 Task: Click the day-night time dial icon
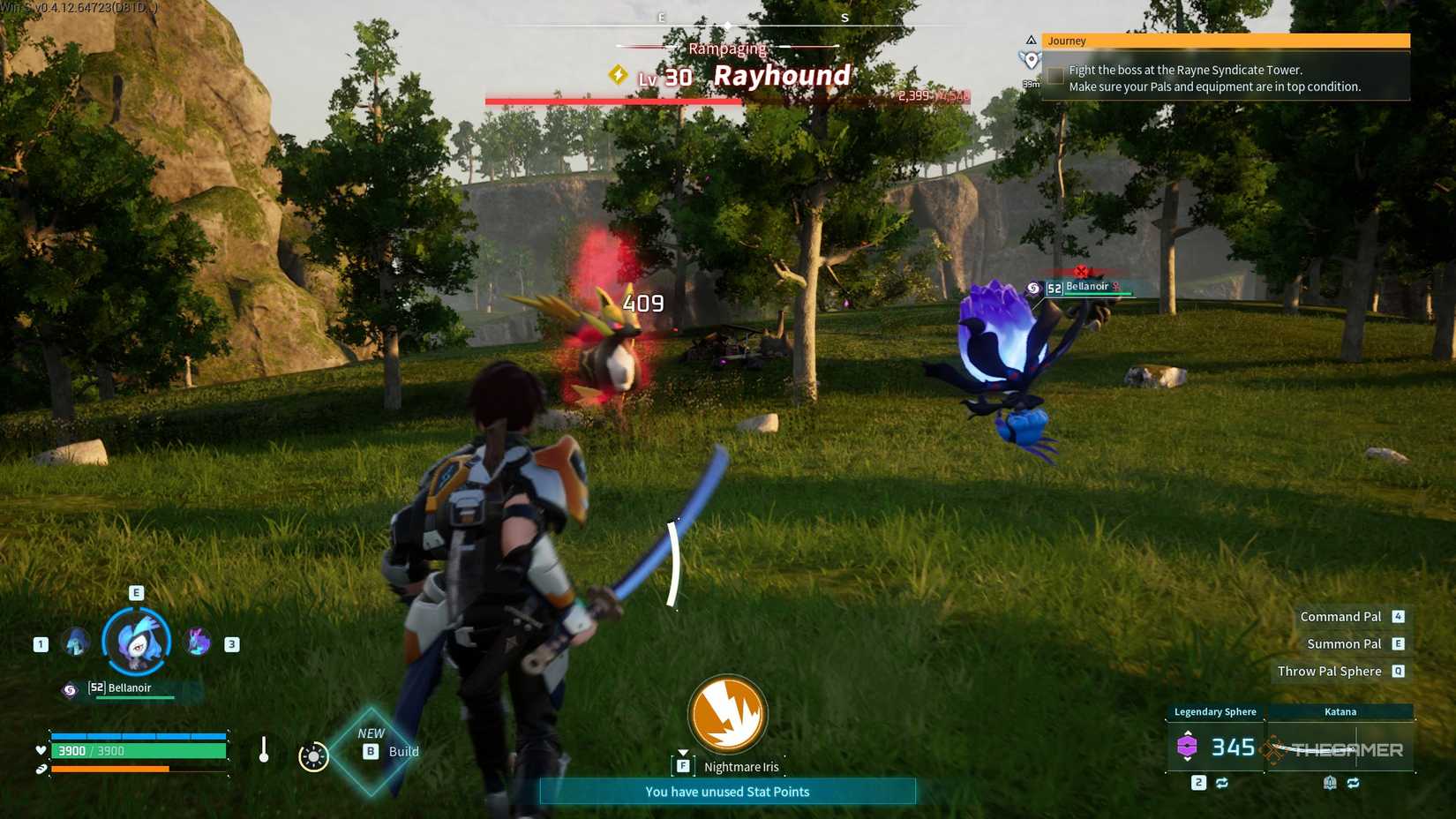point(313,755)
